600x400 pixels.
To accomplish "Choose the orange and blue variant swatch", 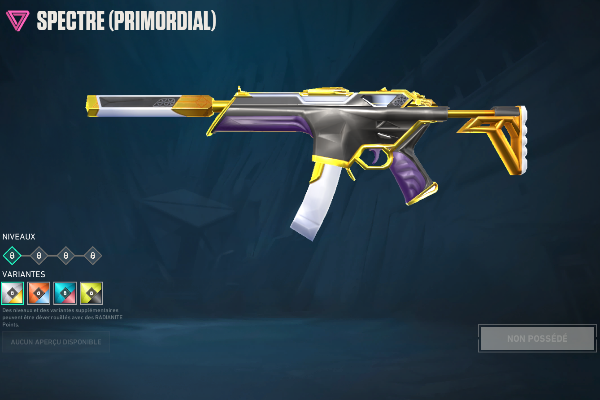I will point(39,293).
